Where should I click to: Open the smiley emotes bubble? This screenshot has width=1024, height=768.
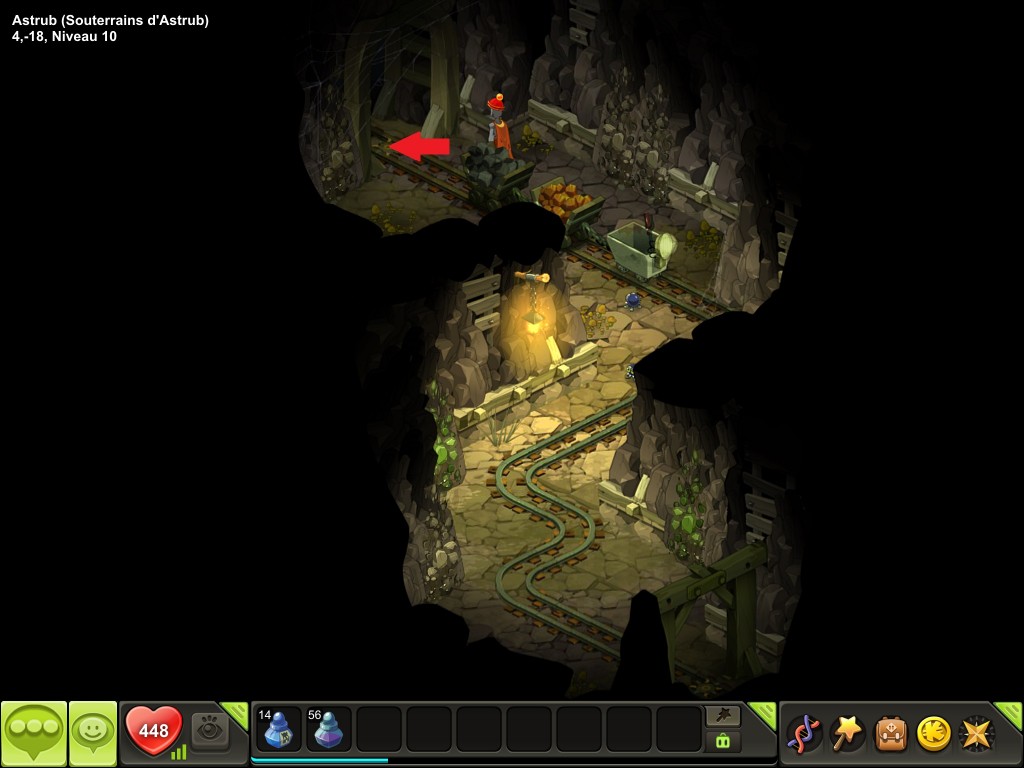tap(93, 733)
